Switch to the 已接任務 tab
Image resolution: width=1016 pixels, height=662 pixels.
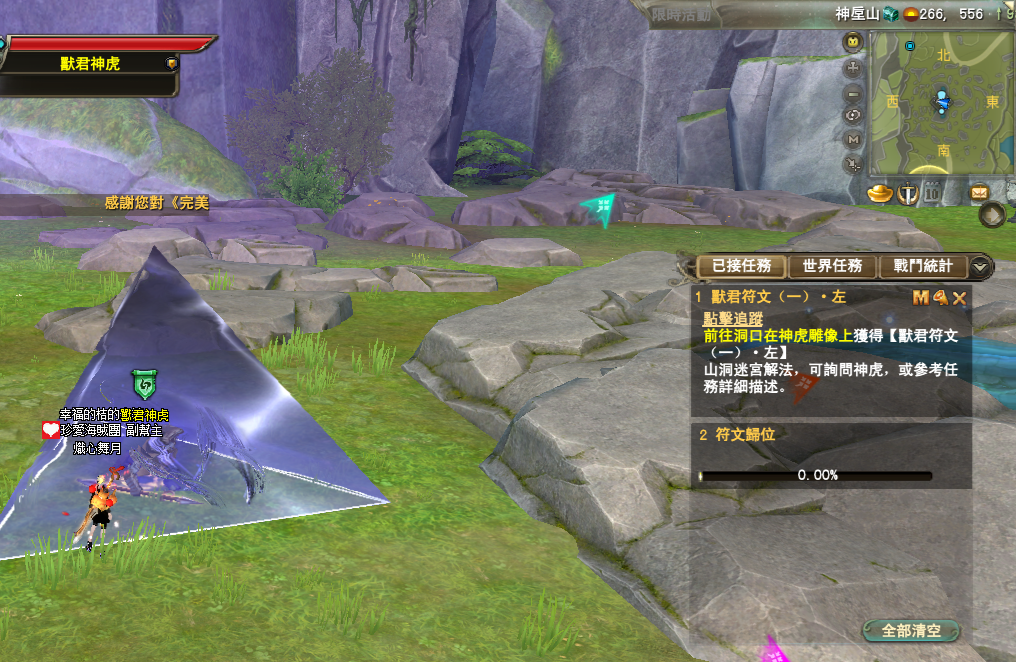(742, 266)
